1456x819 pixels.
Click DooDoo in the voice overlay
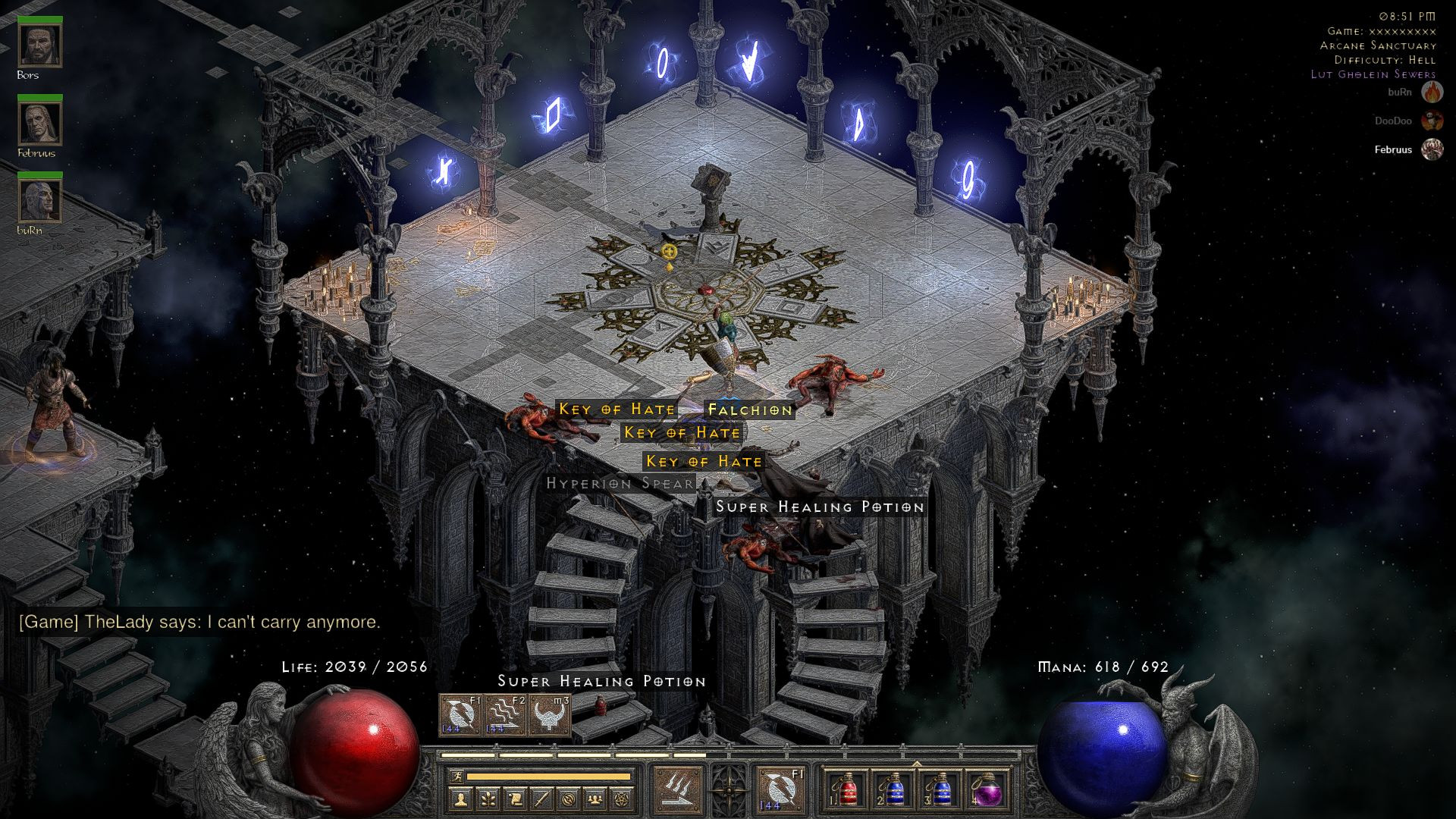(1393, 121)
